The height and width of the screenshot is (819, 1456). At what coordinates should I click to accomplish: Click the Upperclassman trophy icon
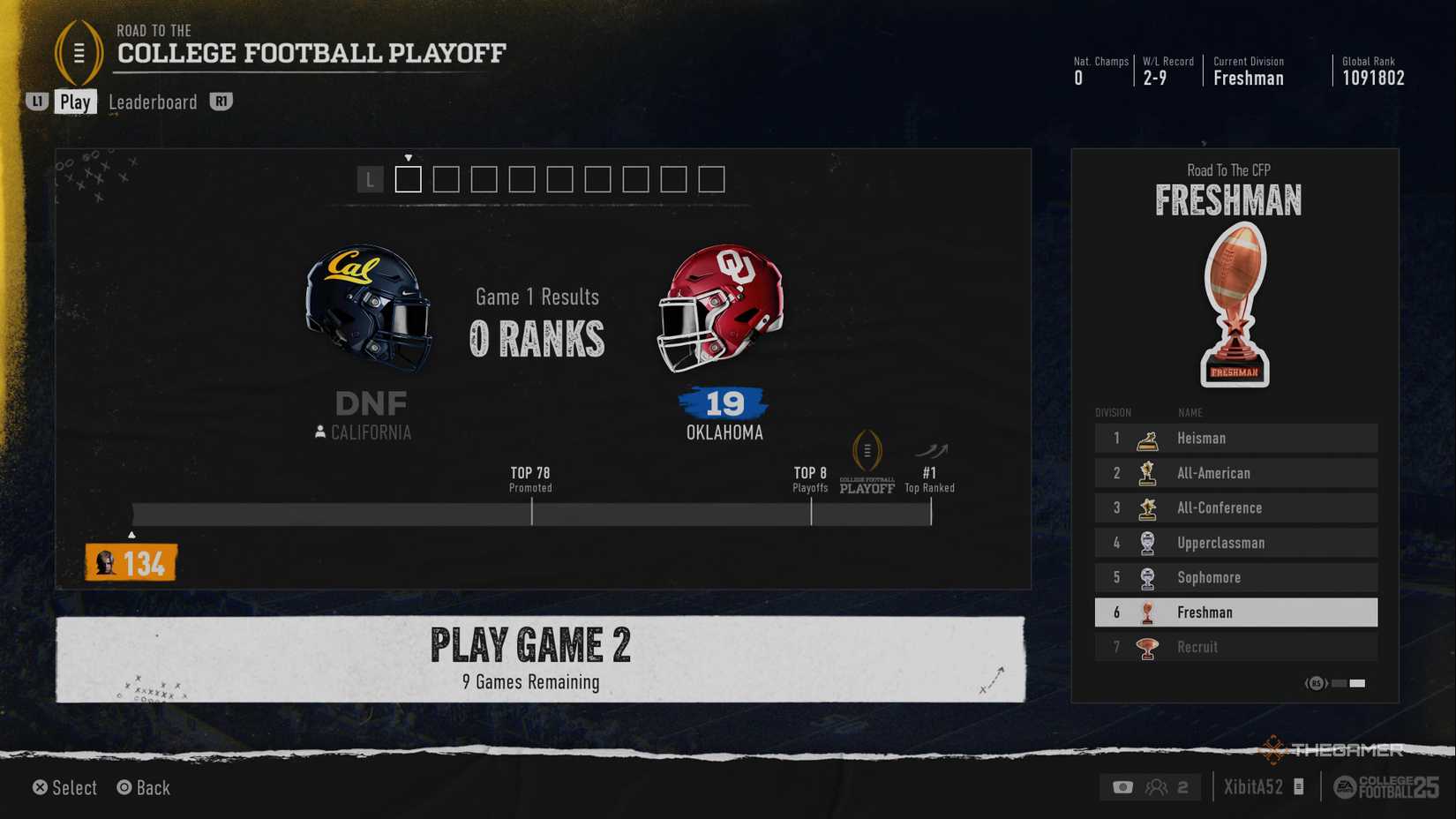(x=1147, y=542)
